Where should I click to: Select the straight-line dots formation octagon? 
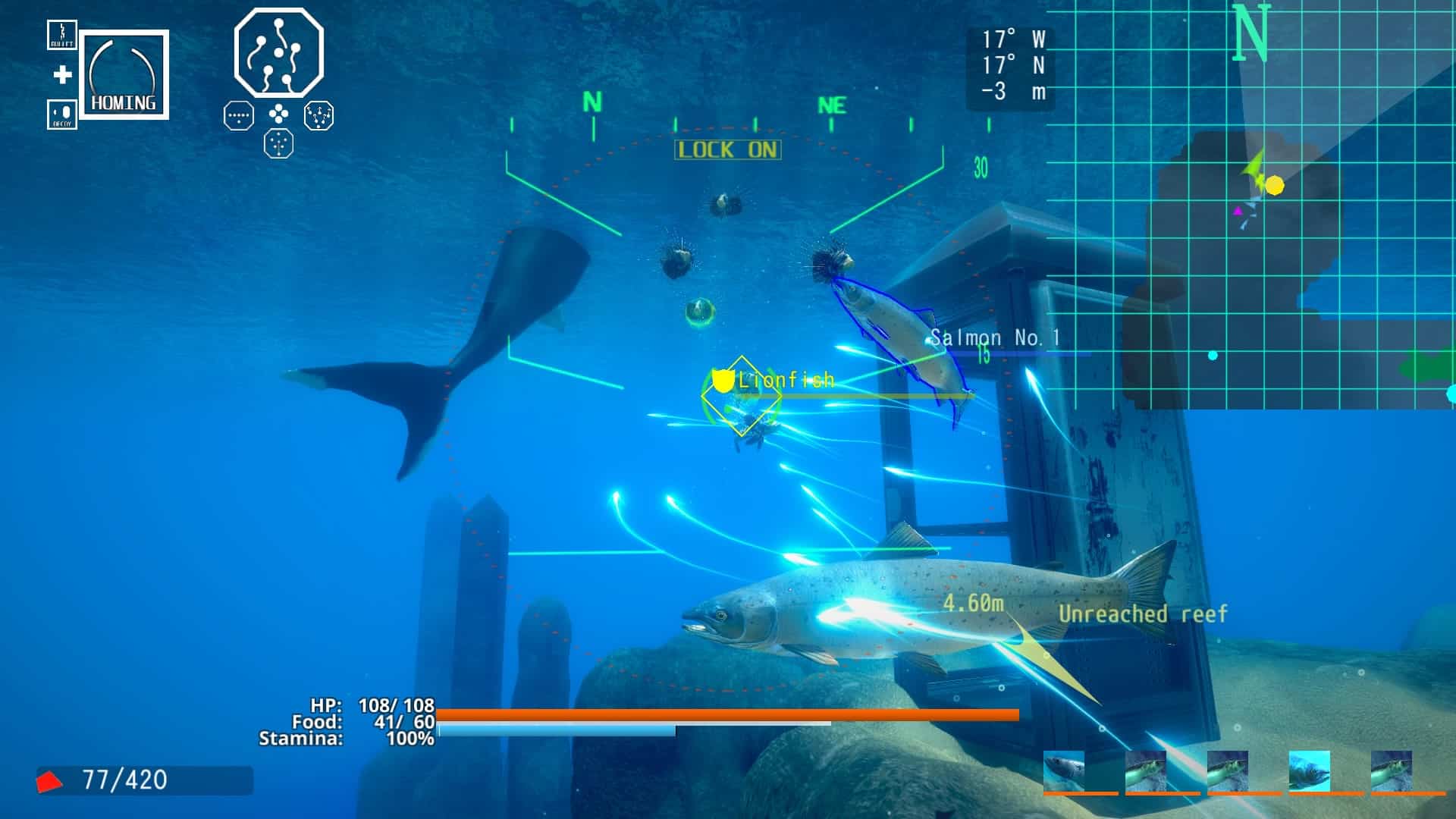(239, 116)
